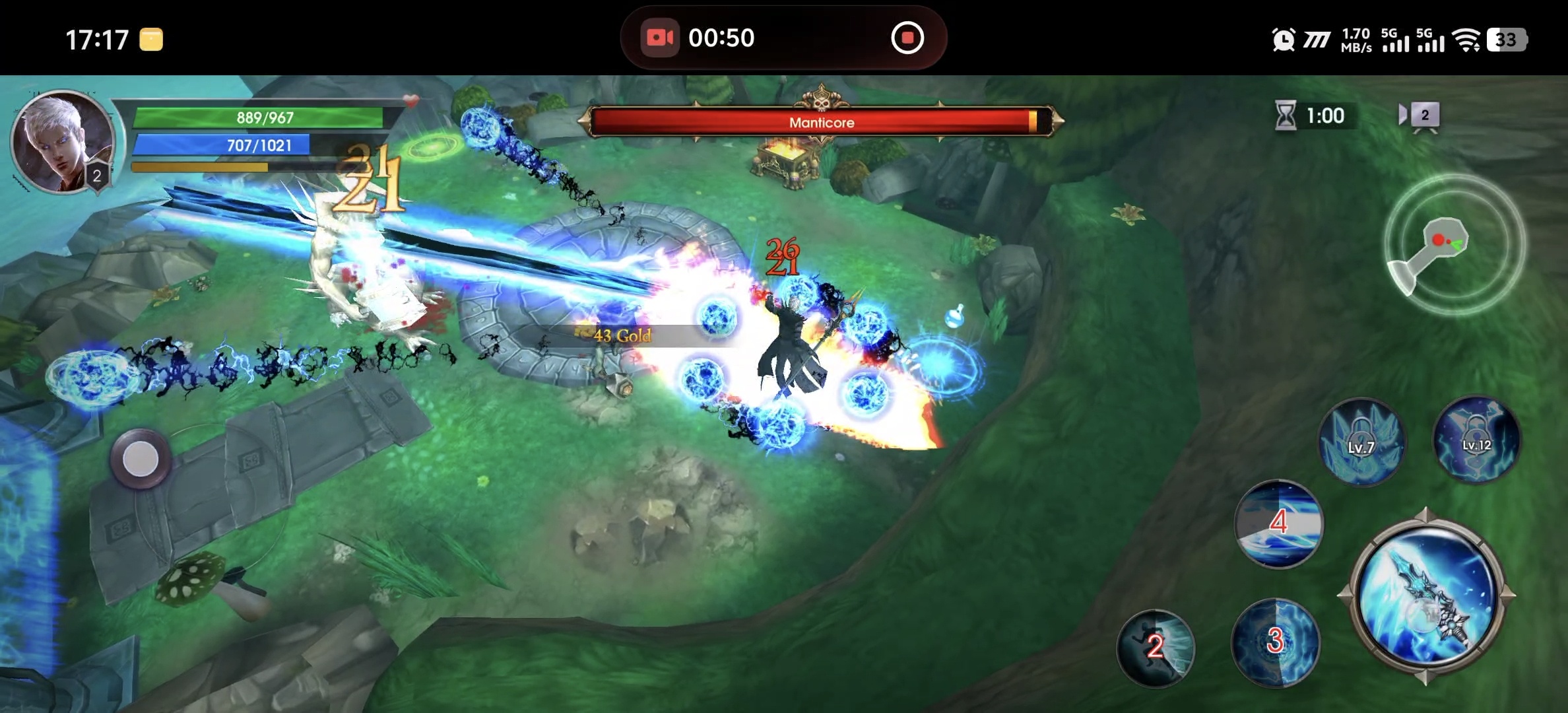Select the locked Lv.12 lightning skill

pyautogui.click(x=1476, y=440)
